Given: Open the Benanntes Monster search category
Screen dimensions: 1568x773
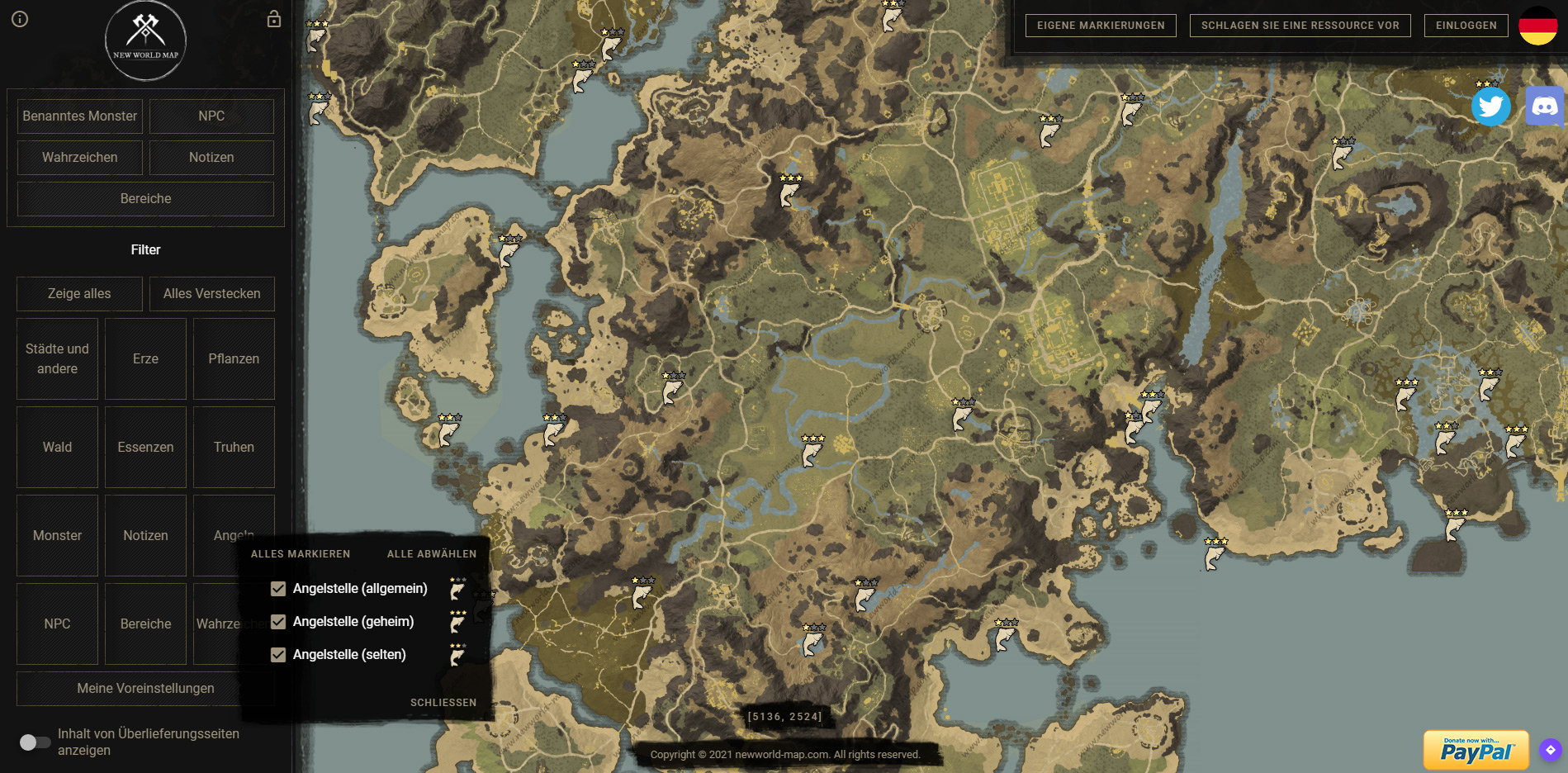Looking at the screenshot, I should click(x=80, y=116).
